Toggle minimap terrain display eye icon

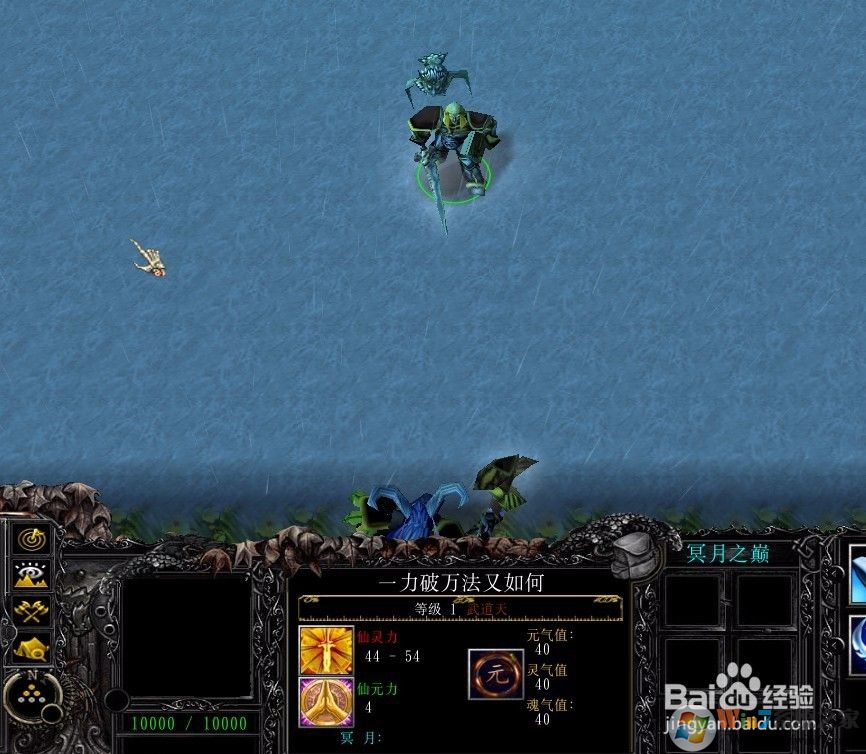[x=32, y=575]
